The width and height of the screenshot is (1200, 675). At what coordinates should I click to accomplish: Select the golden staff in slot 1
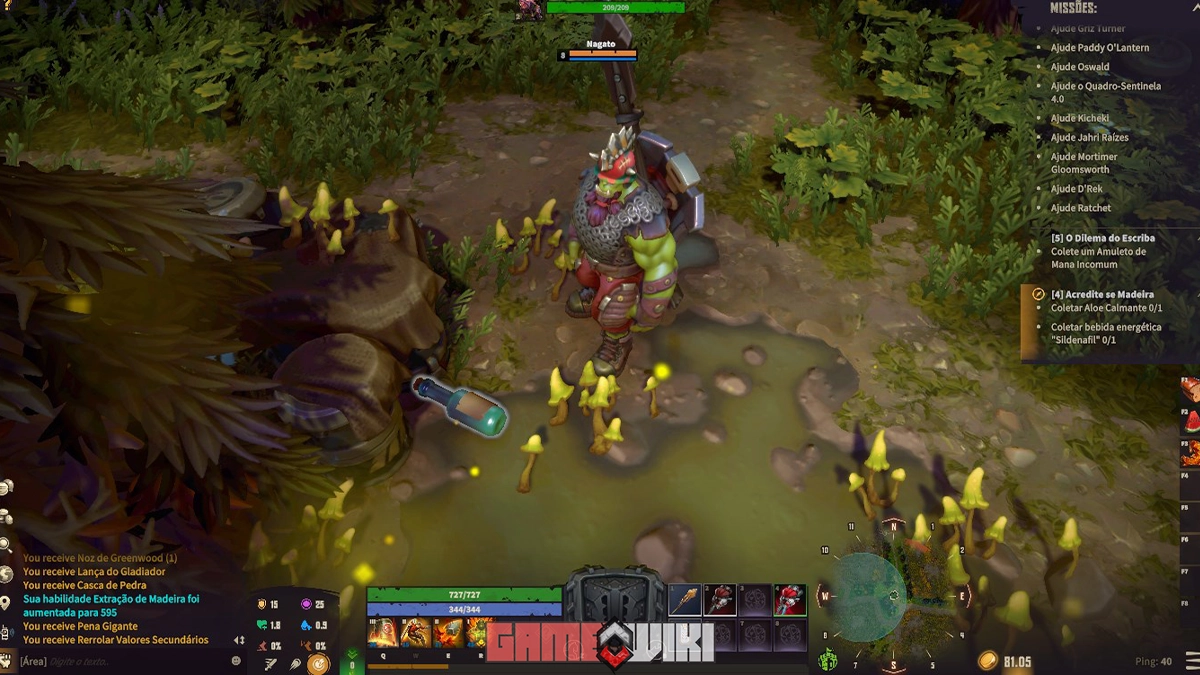coord(684,600)
